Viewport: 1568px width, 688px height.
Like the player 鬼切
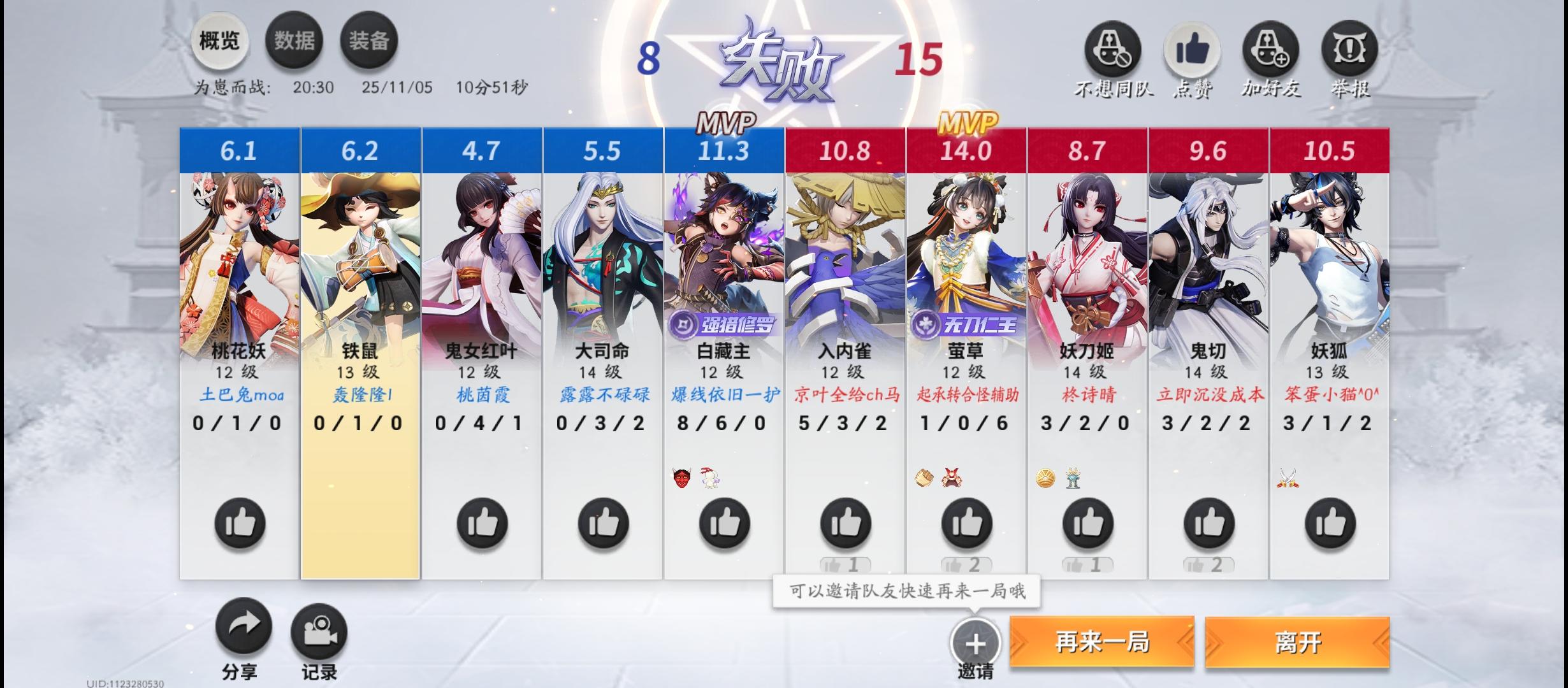click(x=1208, y=524)
